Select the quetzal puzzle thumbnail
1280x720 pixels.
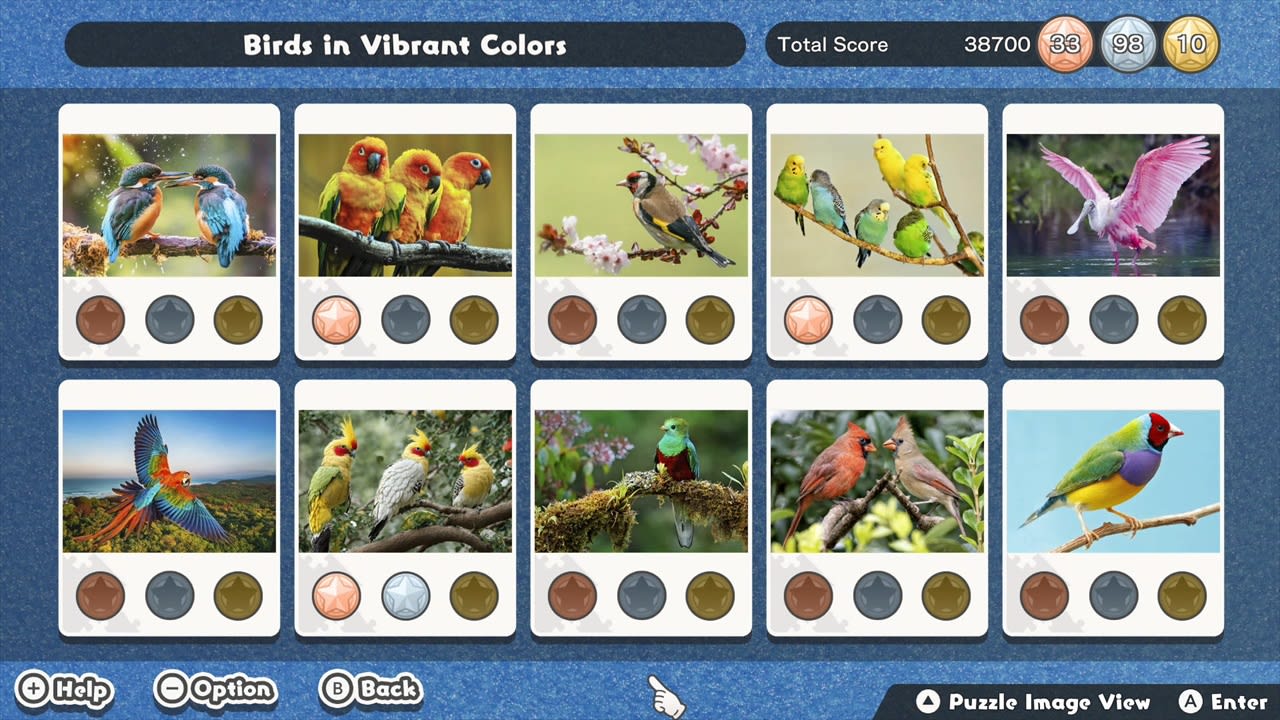coord(641,478)
